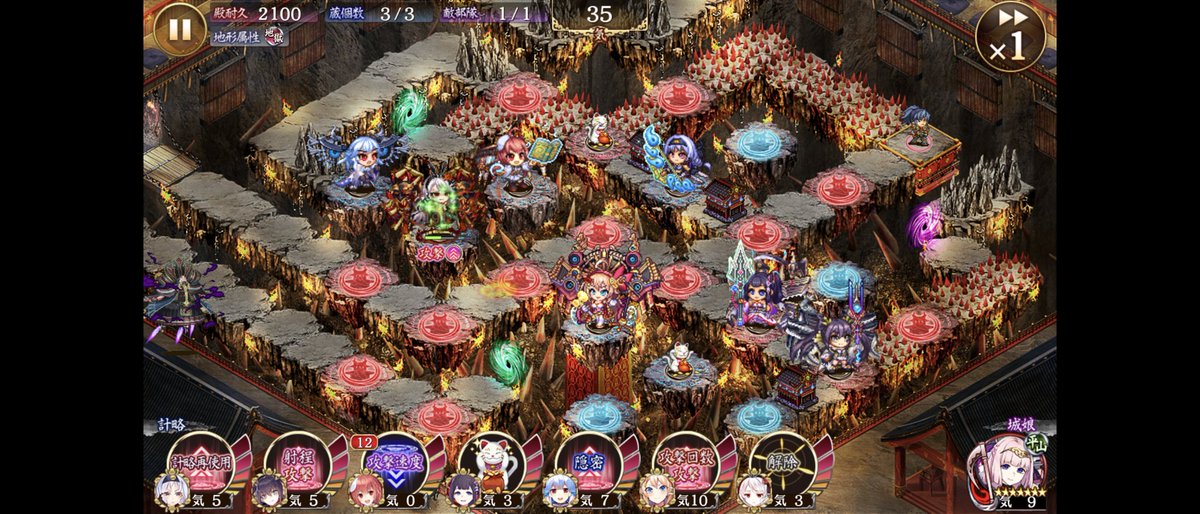
Task: Toggle the x1 fast-forward speed button
Action: pyautogui.click(x=1010, y=36)
